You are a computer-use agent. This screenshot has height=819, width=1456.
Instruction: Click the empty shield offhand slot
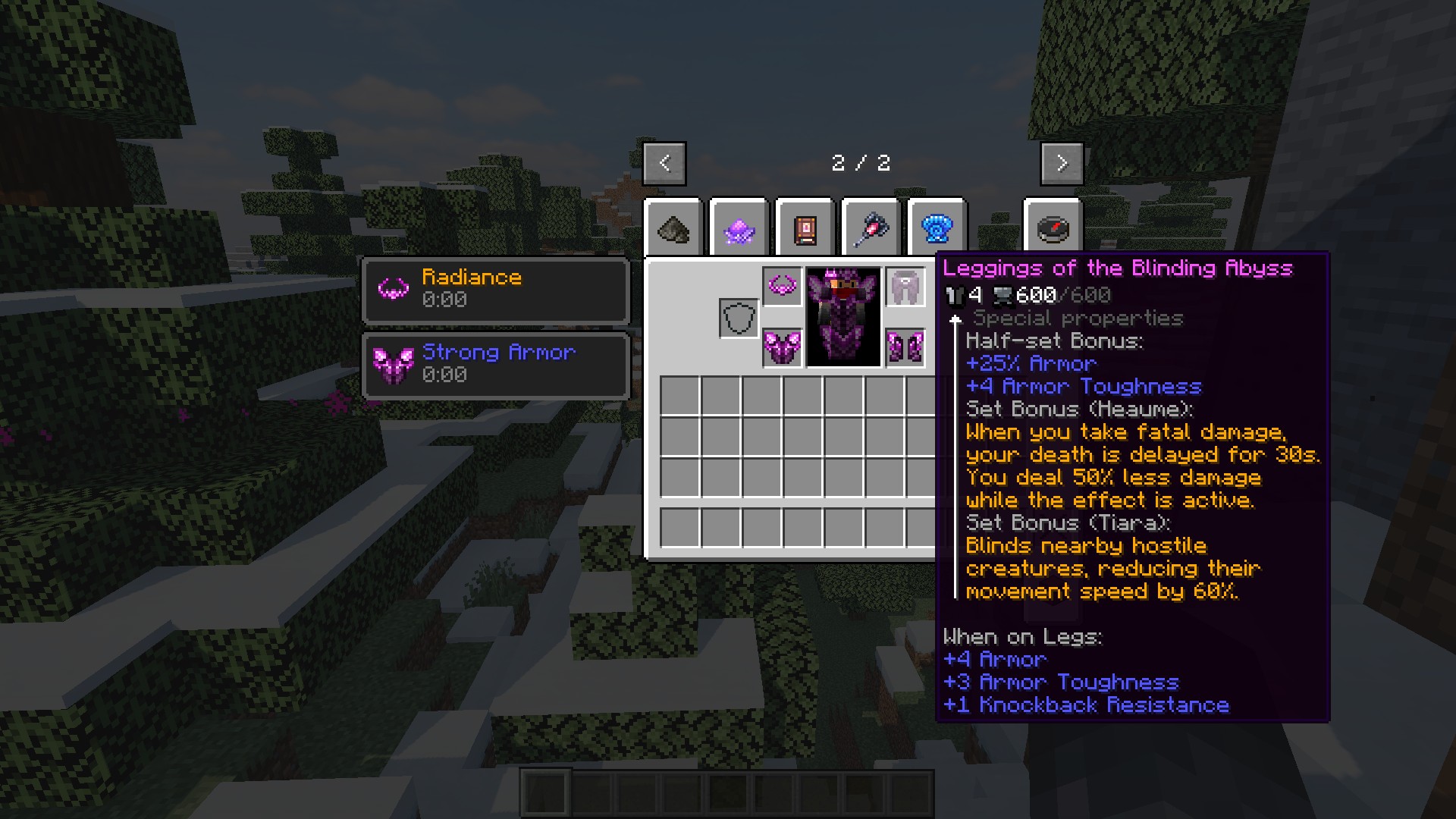tap(739, 318)
